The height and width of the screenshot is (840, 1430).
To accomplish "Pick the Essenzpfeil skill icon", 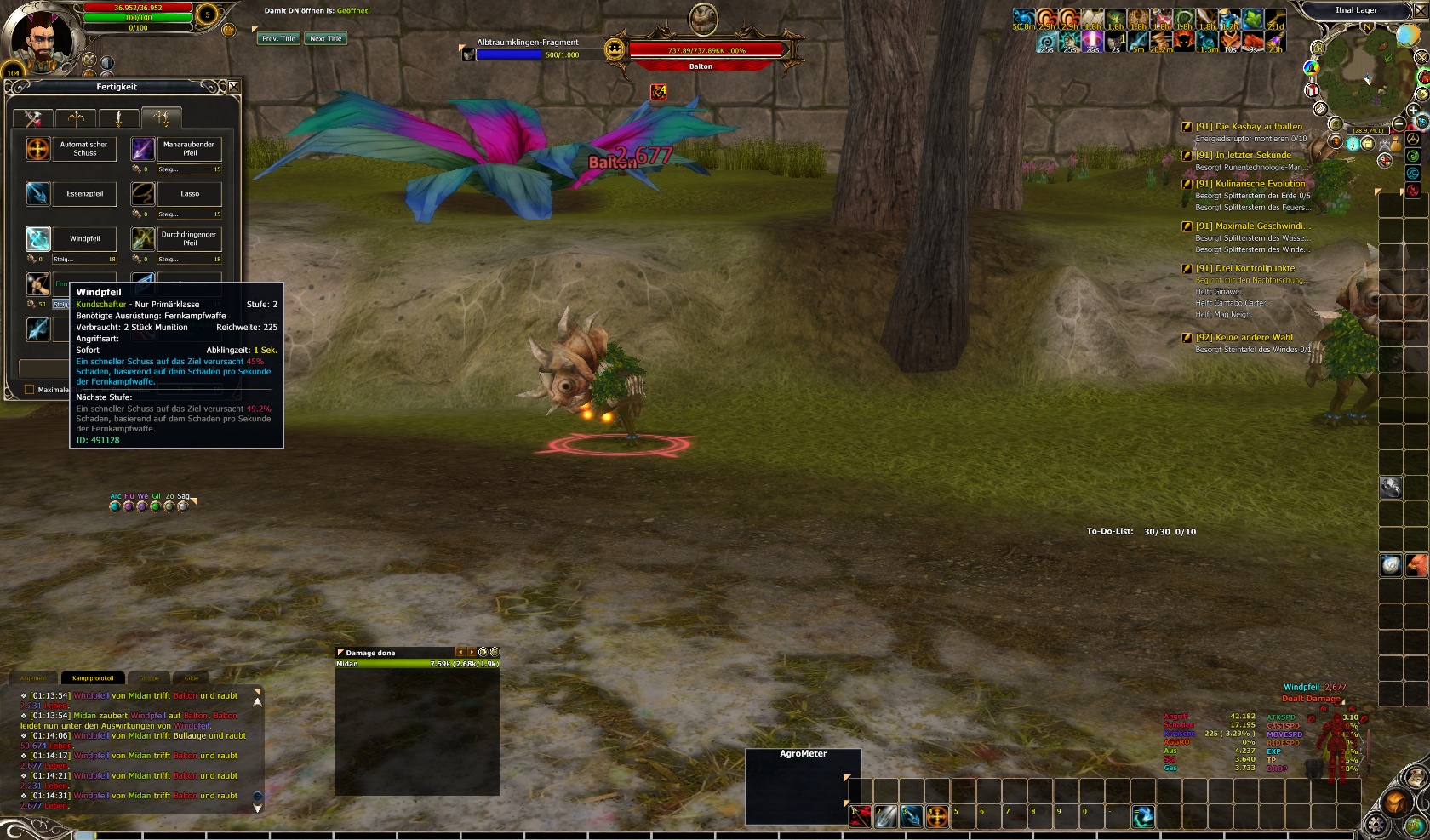I will pyautogui.click(x=37, y=194).
